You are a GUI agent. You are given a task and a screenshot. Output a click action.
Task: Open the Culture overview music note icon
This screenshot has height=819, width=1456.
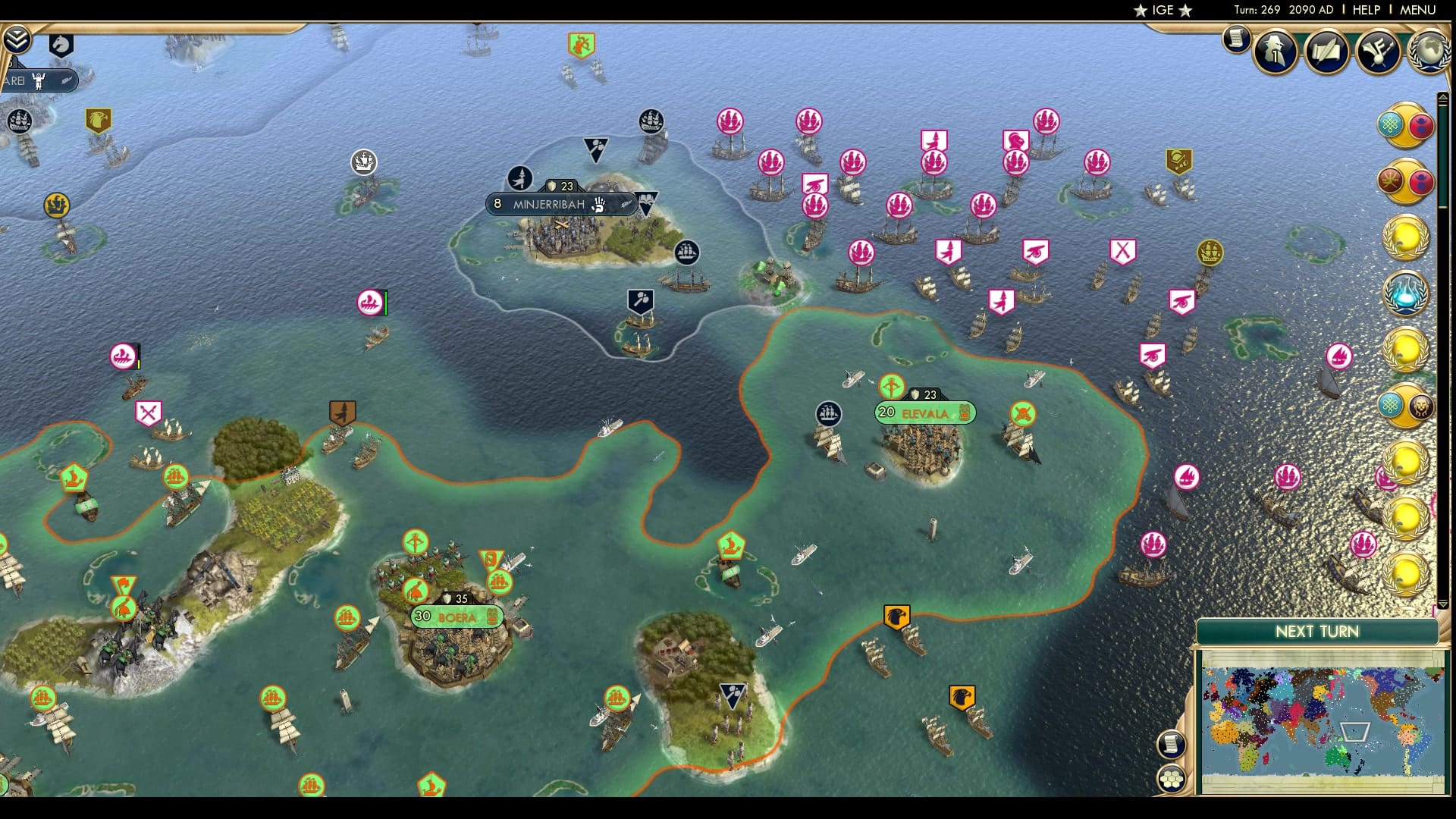pos(1378,52)
